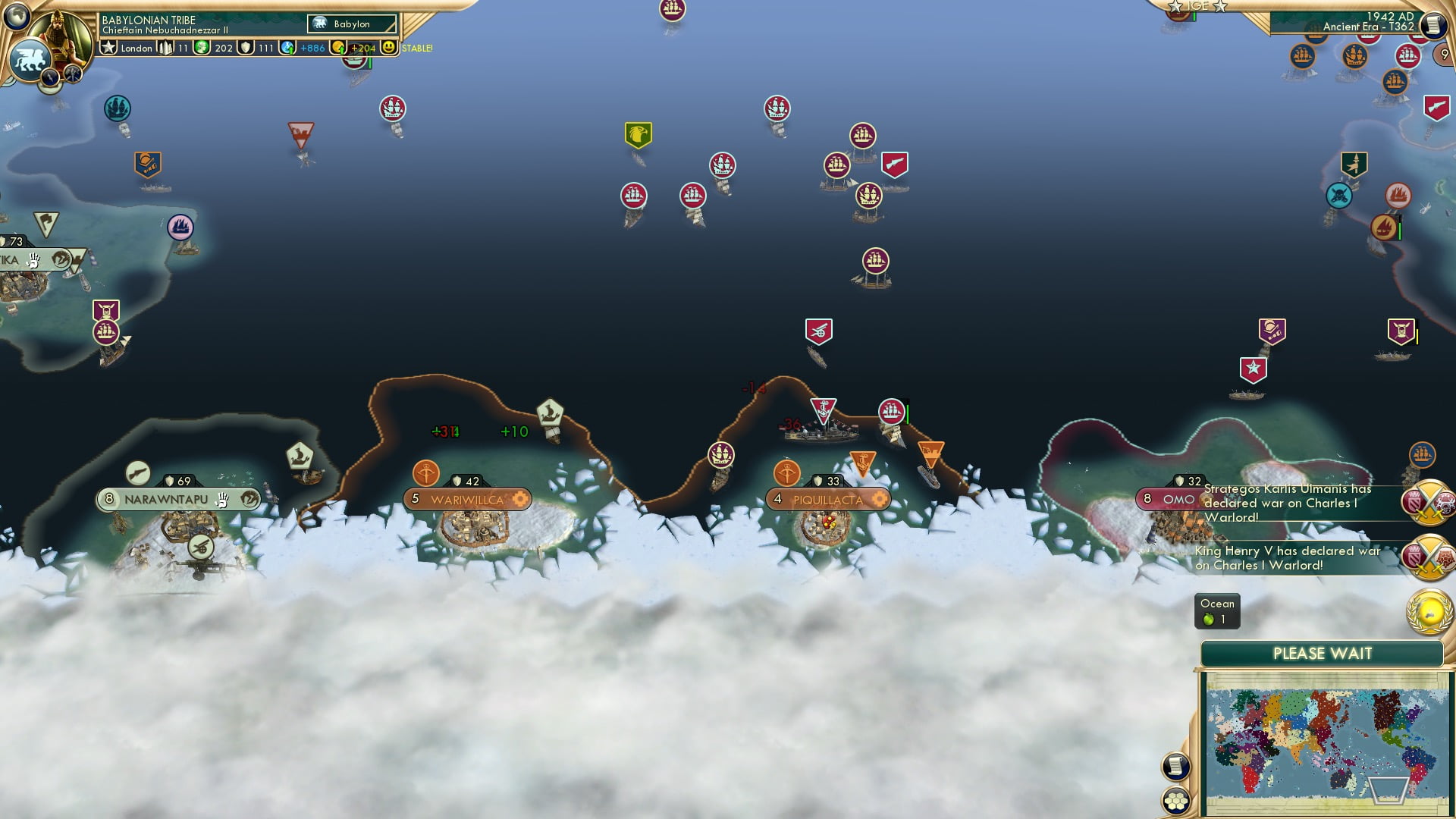Open Wariwillca production via its gear icon
The height and width of the screenshot is (819, 1456).
tap(521, 500)
